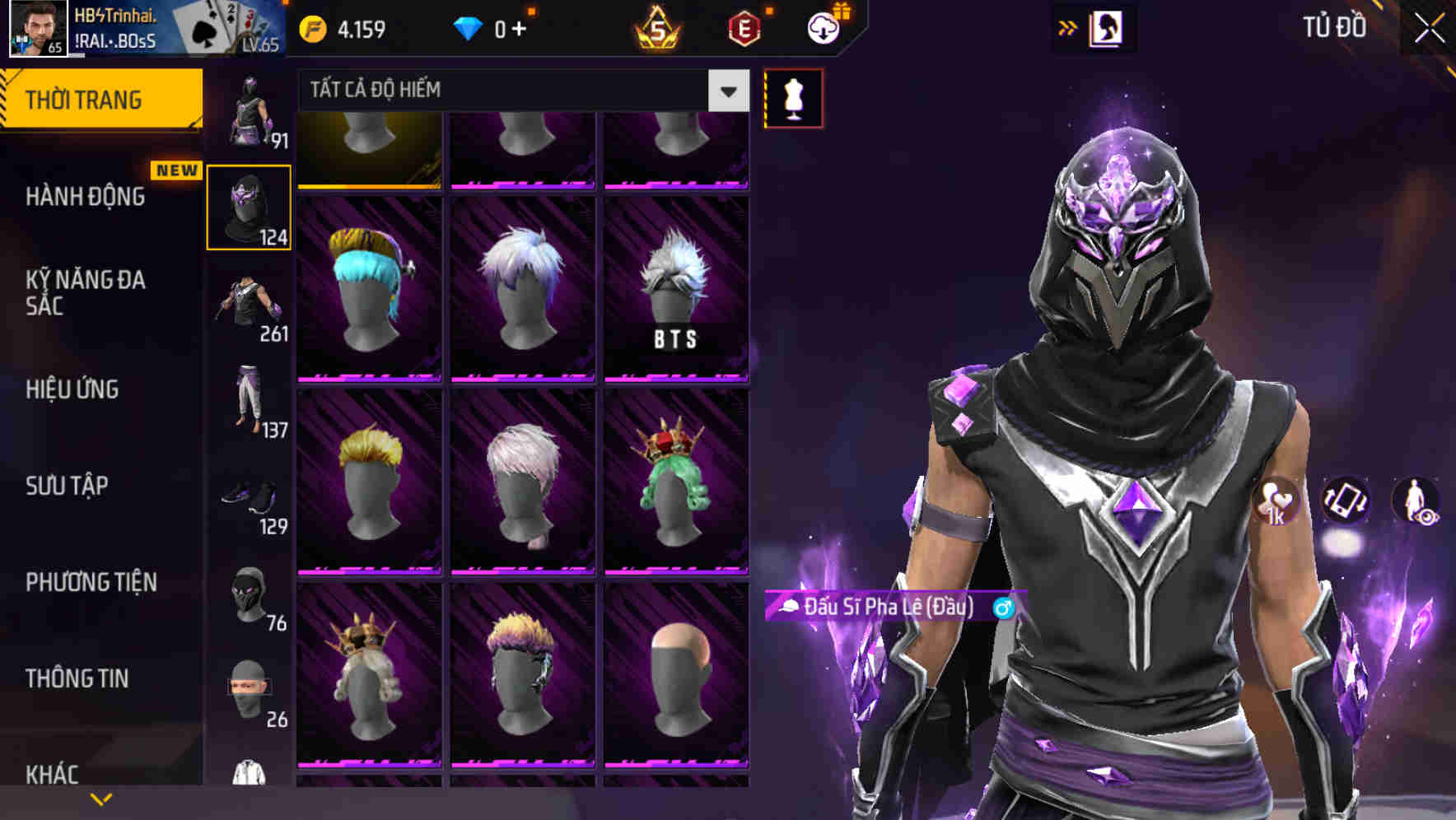Select the head category with 124 items
1456x820 pixels.
pyautogui.click(x=250, y=206)
